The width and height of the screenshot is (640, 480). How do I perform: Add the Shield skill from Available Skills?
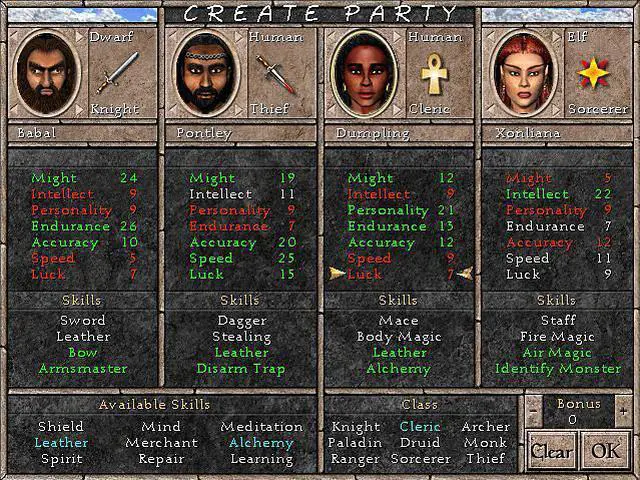tap(60, 427)
